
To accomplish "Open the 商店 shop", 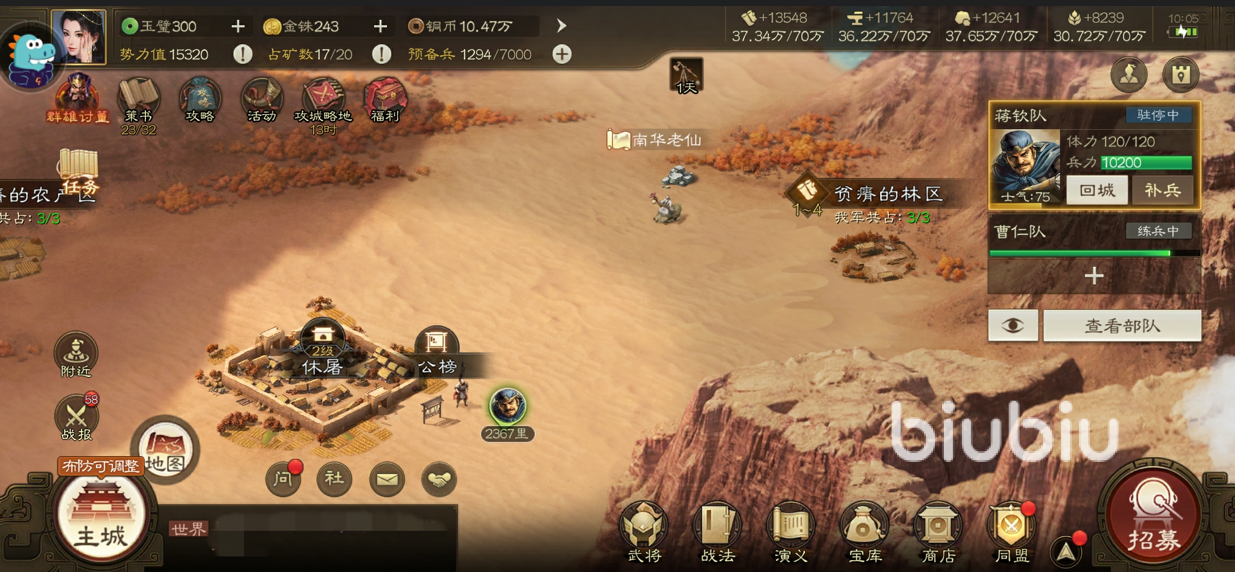I will pyautogui.click(x=937, y=531).
